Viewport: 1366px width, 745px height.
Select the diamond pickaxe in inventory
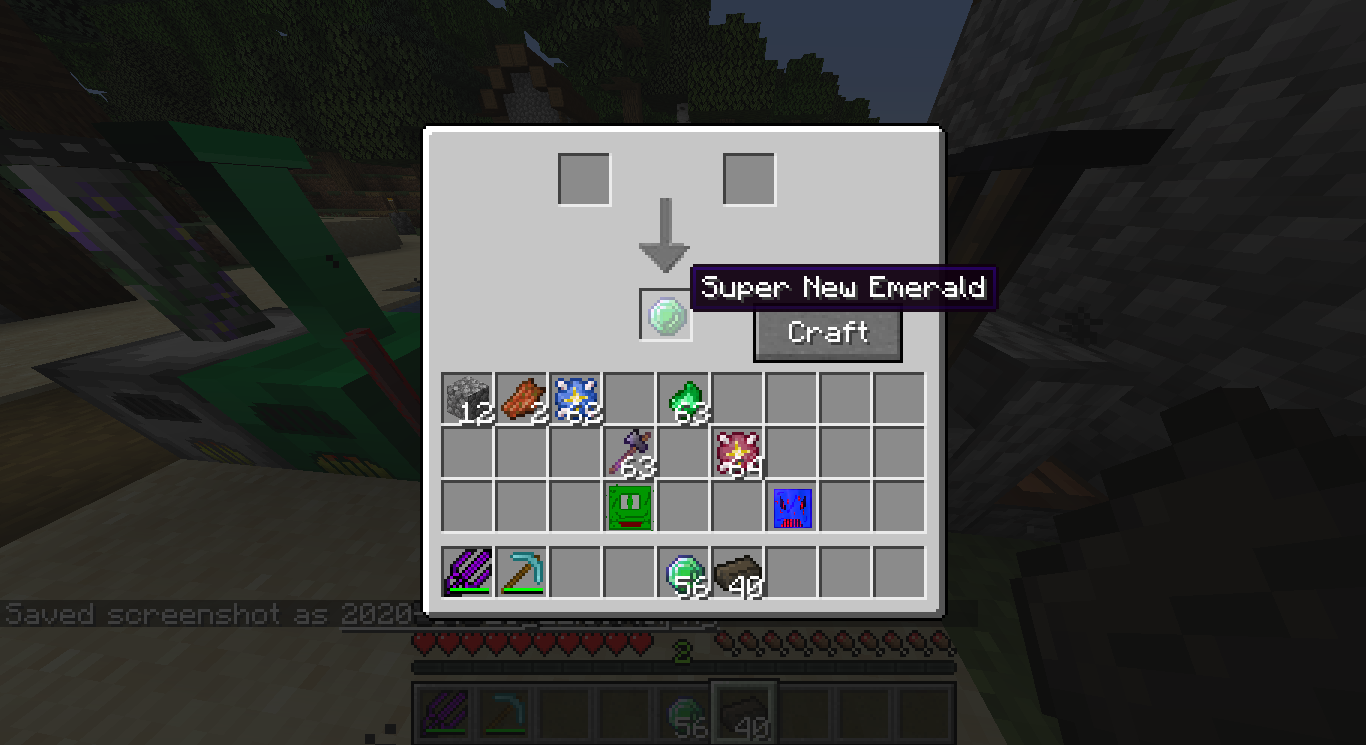pyautogui.click(x=522, y=571)
